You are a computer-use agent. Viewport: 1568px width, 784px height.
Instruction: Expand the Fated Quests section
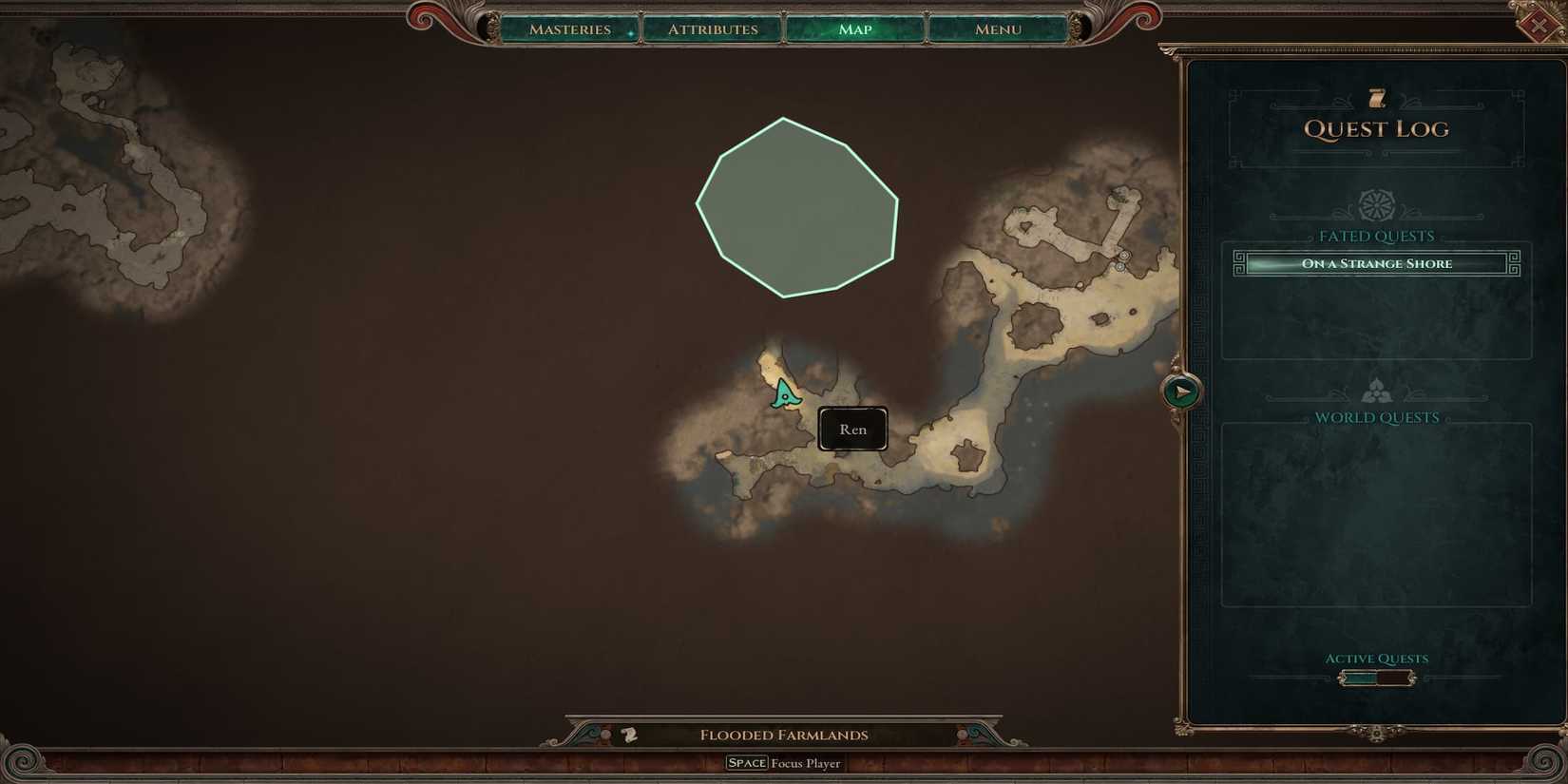[x=1376, y=236]
